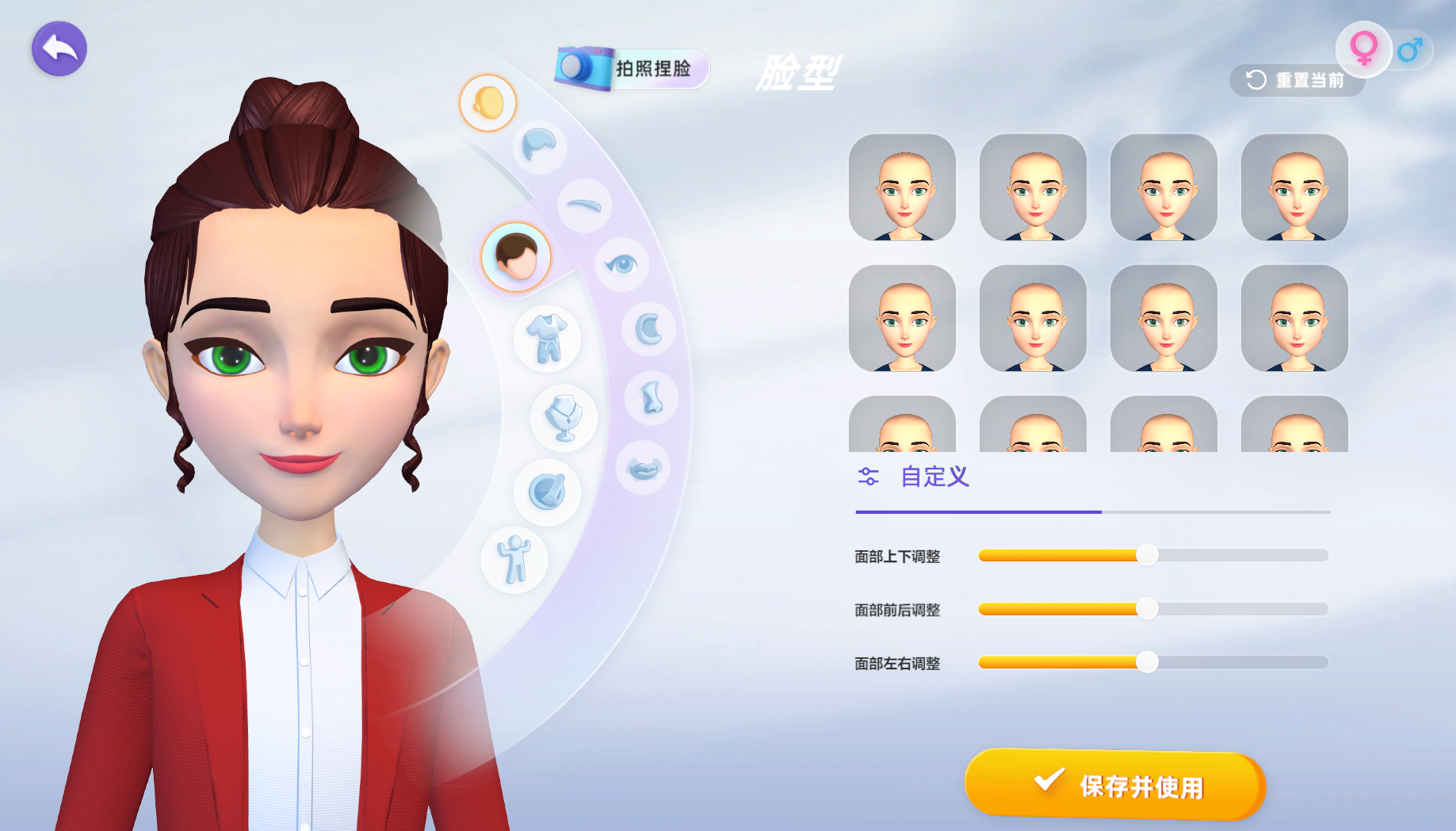Save and apply with 保存并使用
This screenshot has width=1456, height=831.
(x=1114, y=784)
